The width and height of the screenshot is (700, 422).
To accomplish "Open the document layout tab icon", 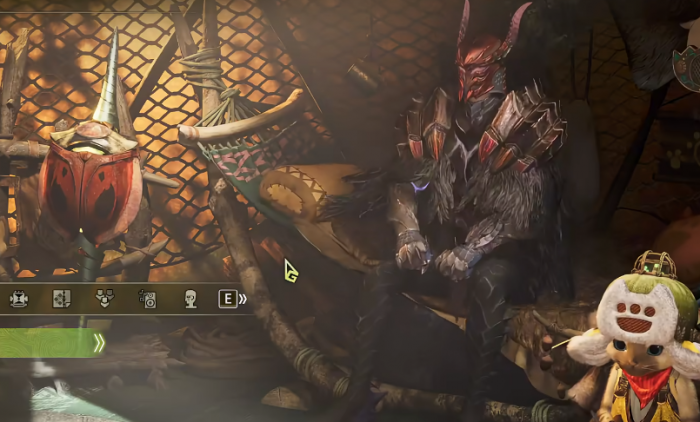I will (61, 299).
